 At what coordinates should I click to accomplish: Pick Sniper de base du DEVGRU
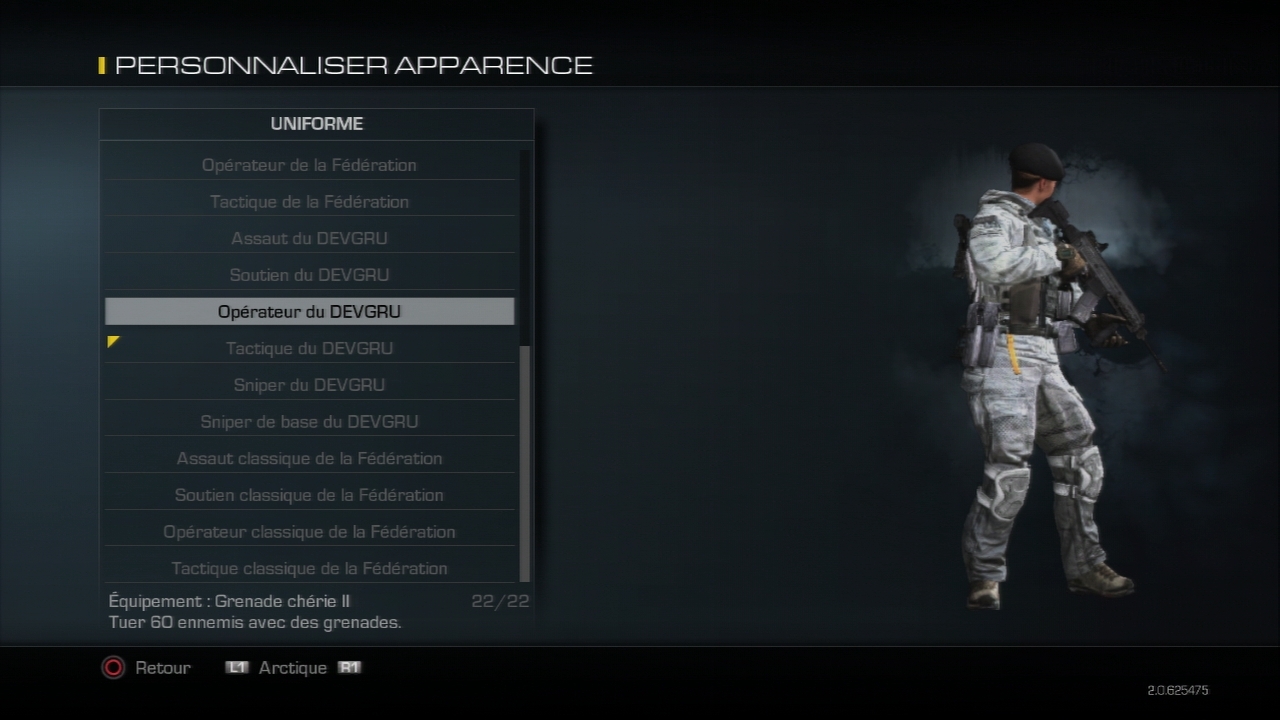[309, 422]
